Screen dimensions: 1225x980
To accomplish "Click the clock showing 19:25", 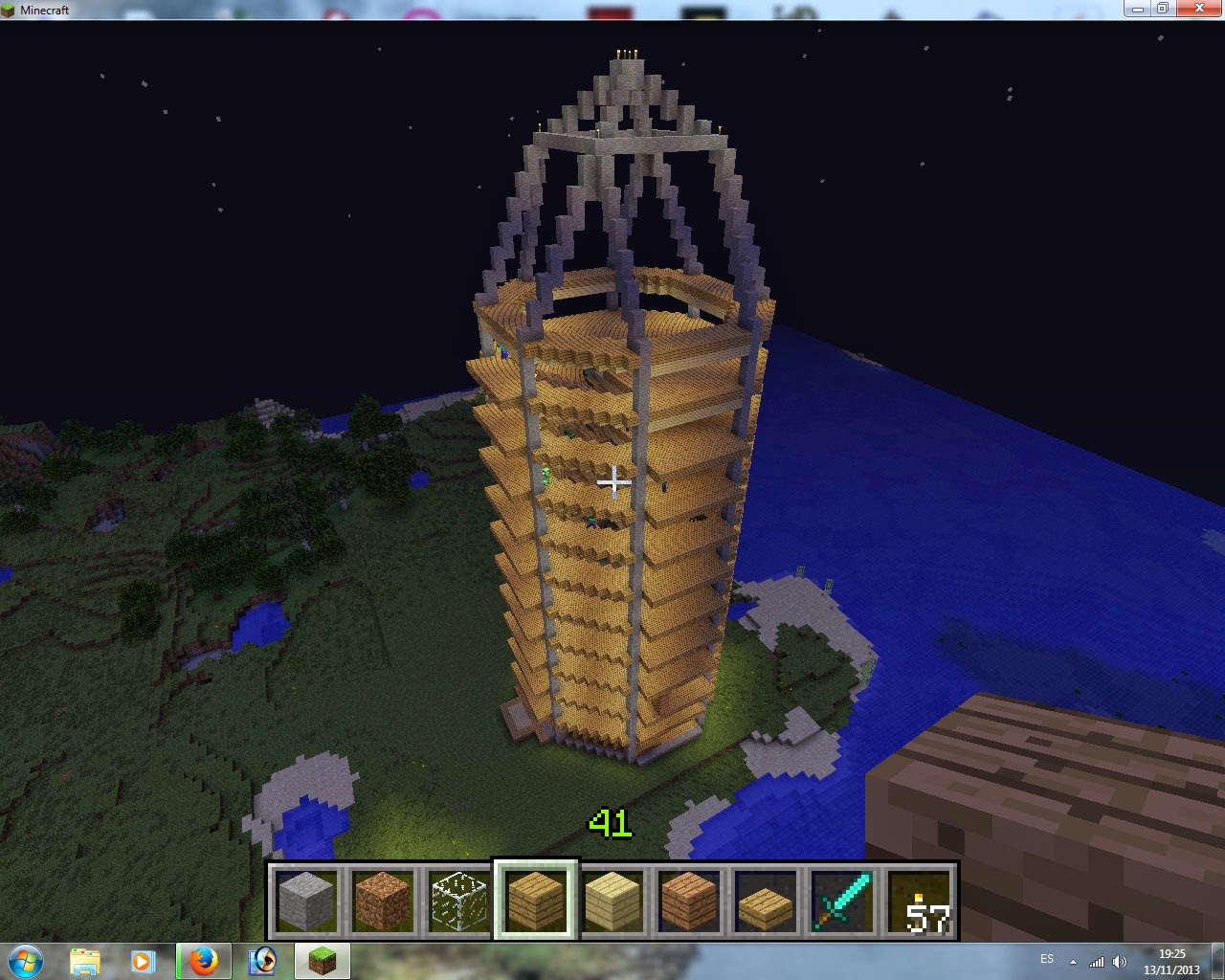I will tap(1171, 960).
